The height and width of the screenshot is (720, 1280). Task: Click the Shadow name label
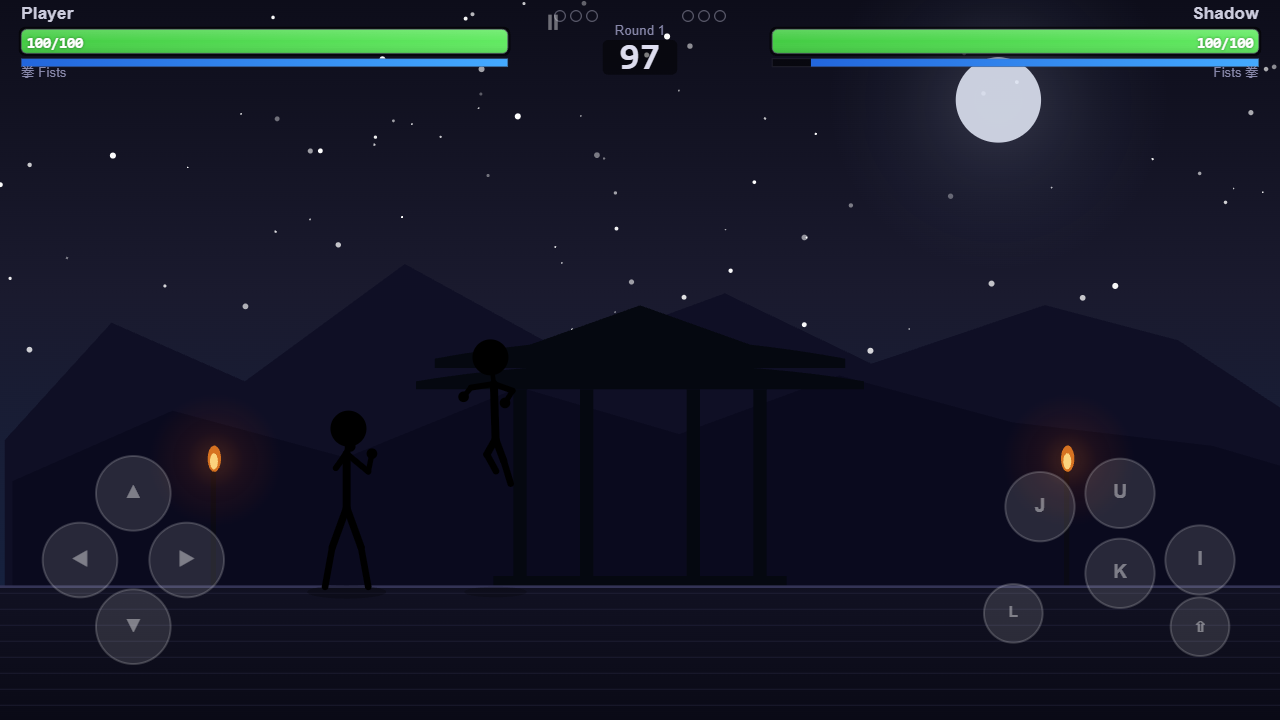1225,13
